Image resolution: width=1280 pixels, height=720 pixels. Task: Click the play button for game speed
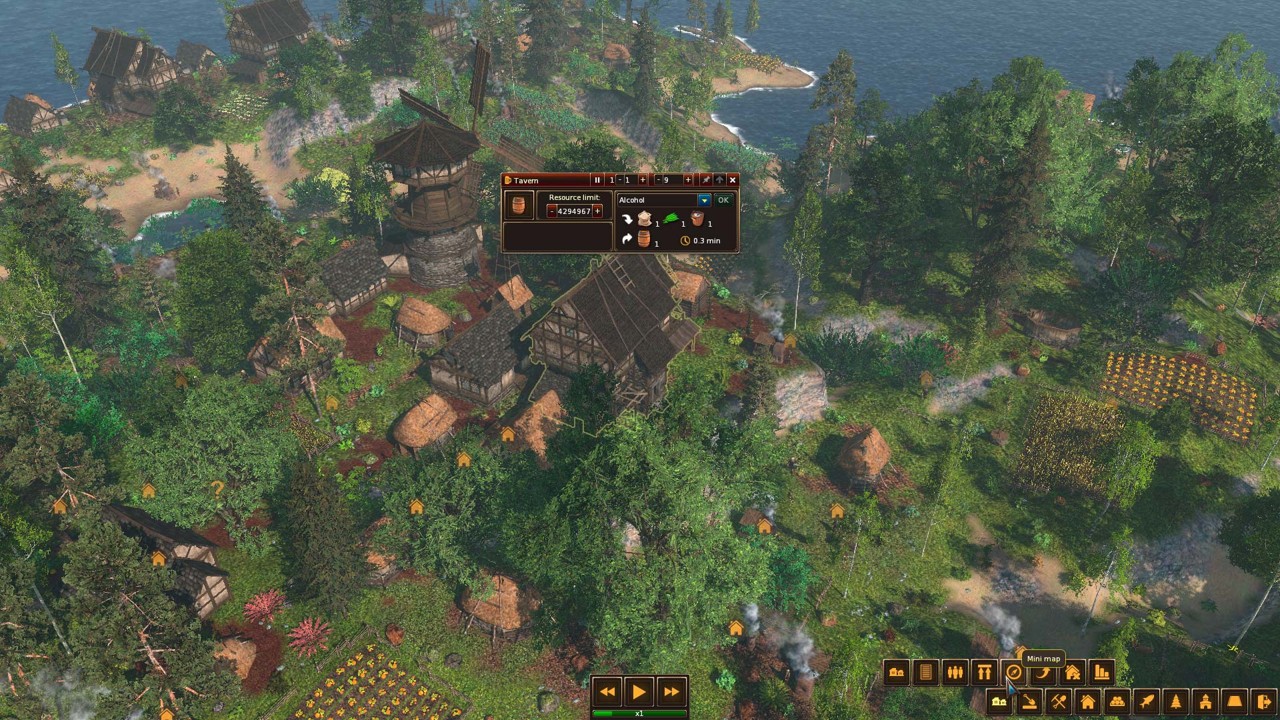coord(638,691)
